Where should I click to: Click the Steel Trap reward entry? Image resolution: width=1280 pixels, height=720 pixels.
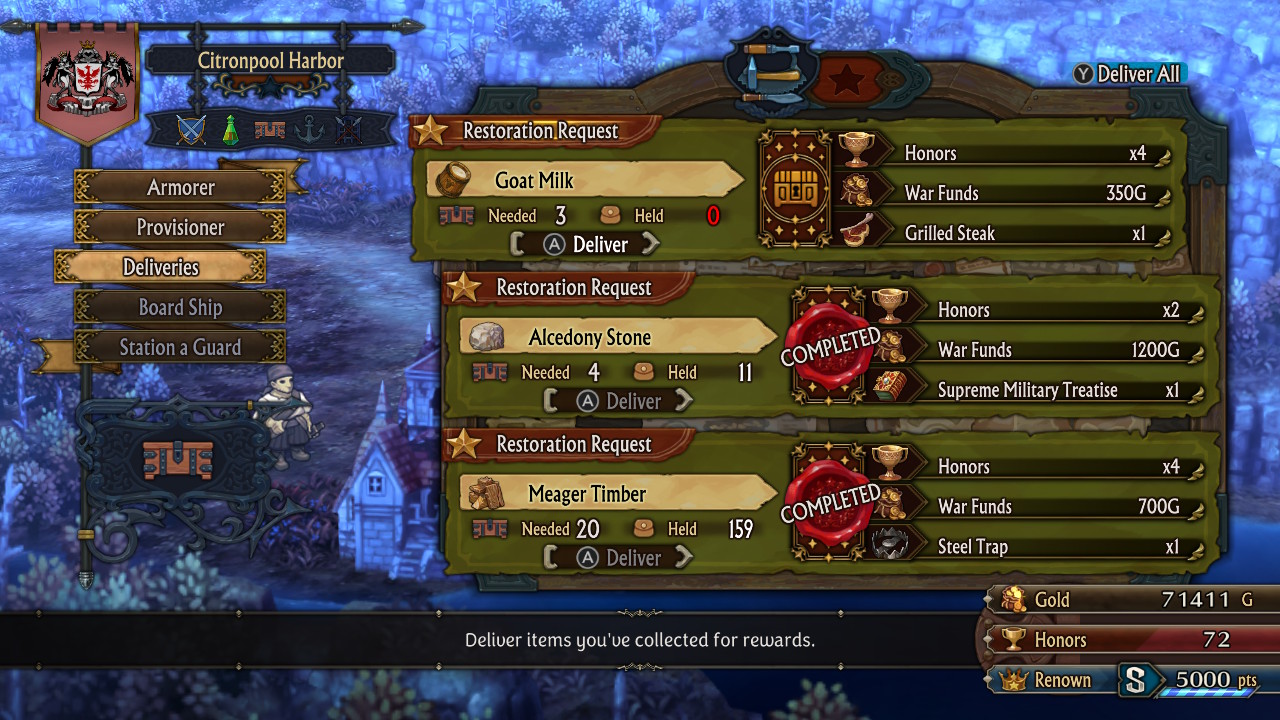point(1040,547)
